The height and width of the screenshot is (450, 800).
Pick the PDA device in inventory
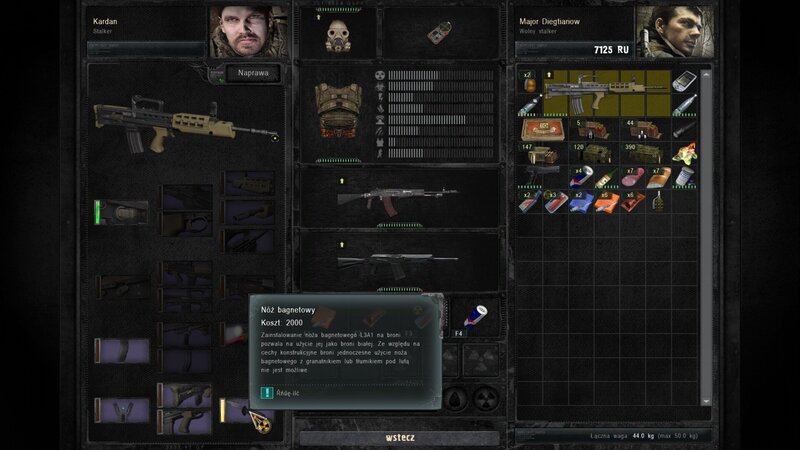[685, 82]
